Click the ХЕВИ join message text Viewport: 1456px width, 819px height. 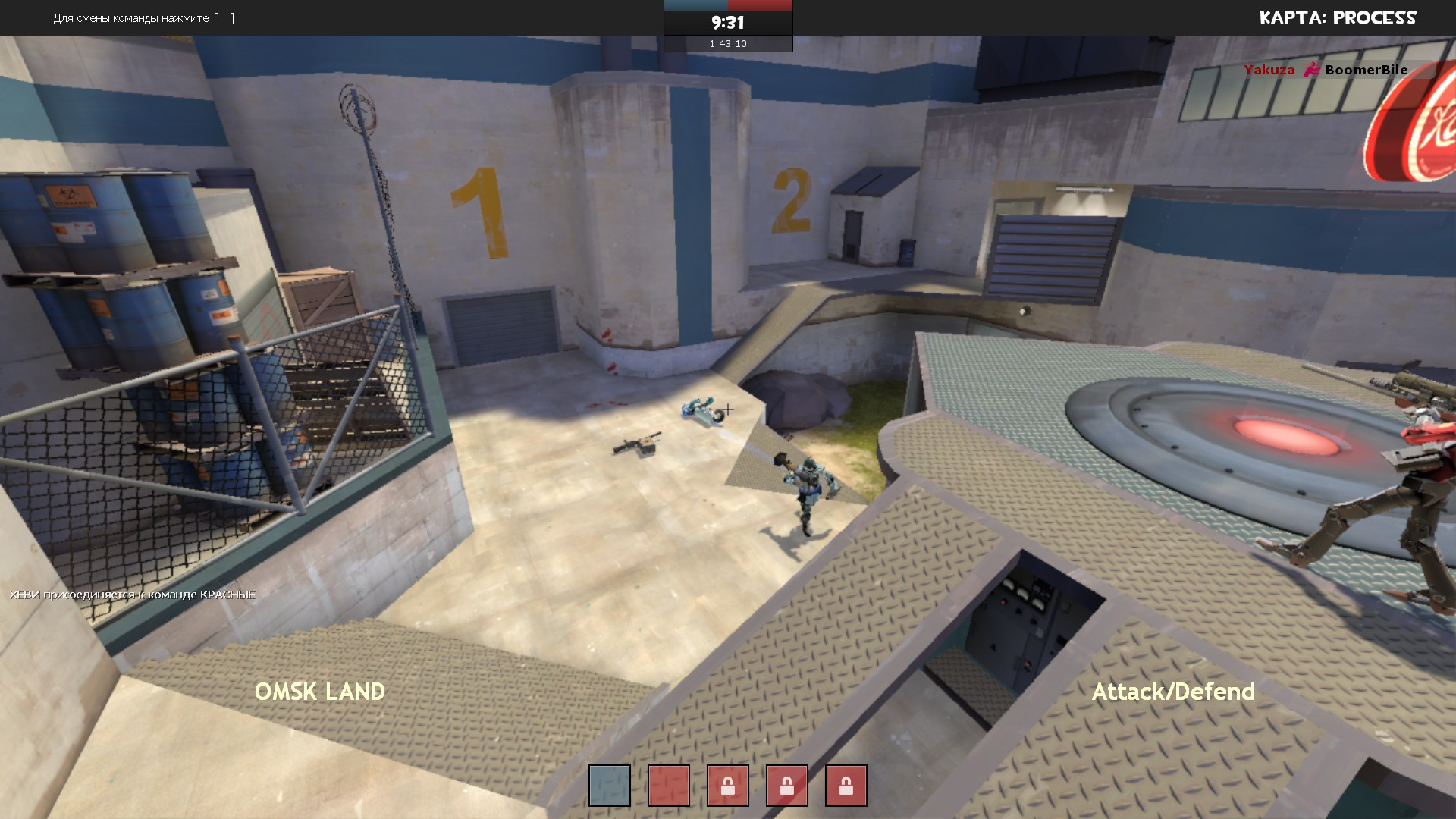(133, 595)
